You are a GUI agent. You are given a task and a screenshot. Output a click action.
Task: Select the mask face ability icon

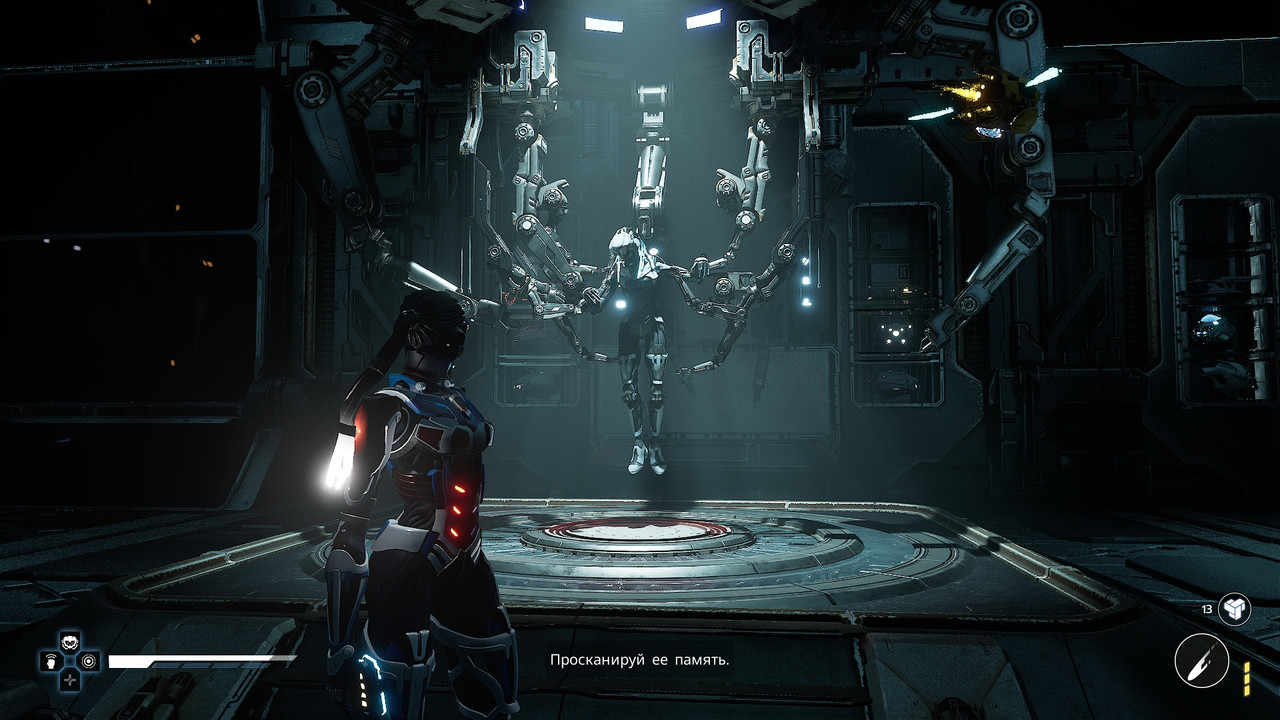69,642
